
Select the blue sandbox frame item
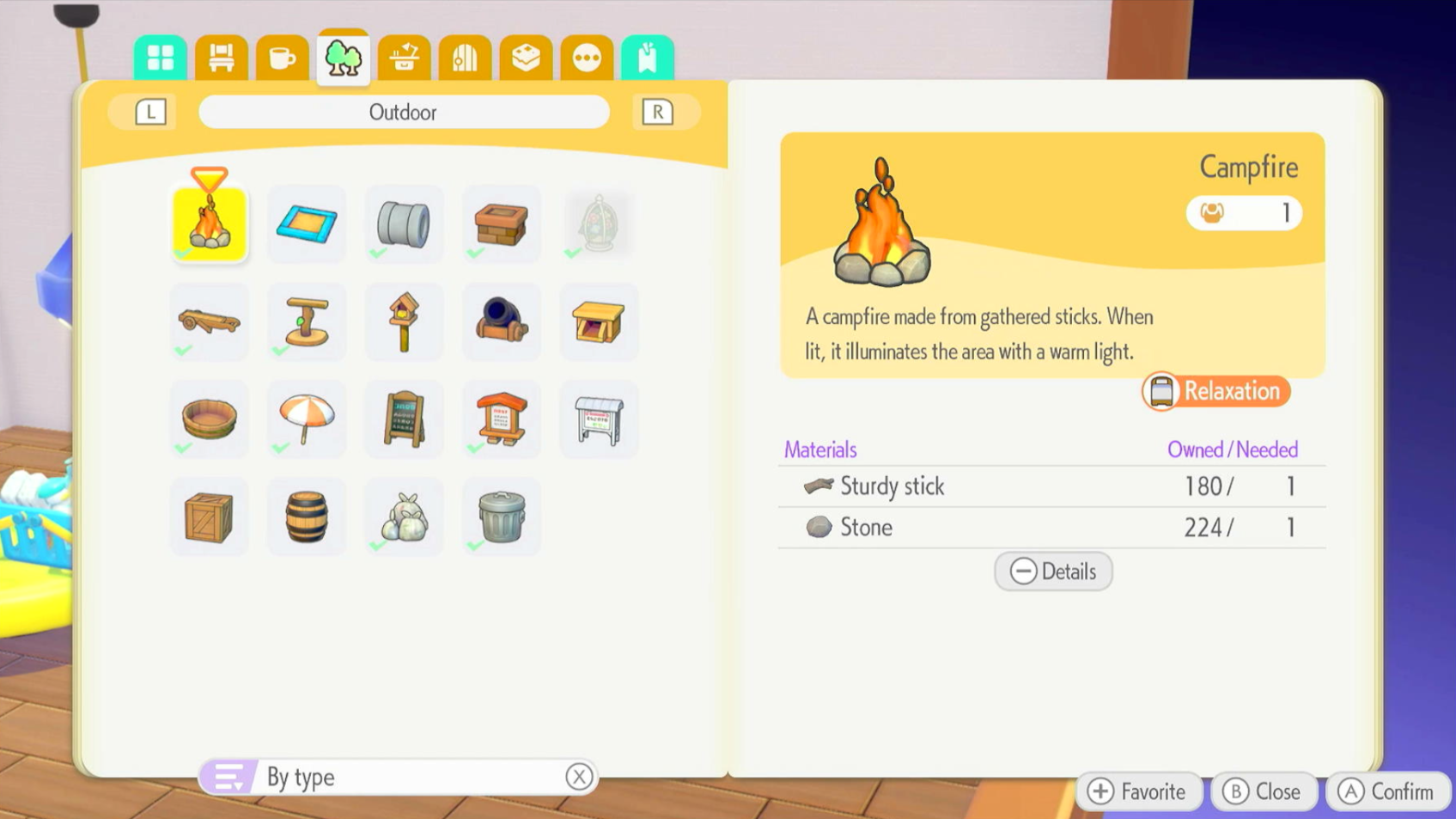[x=307, y=224]
